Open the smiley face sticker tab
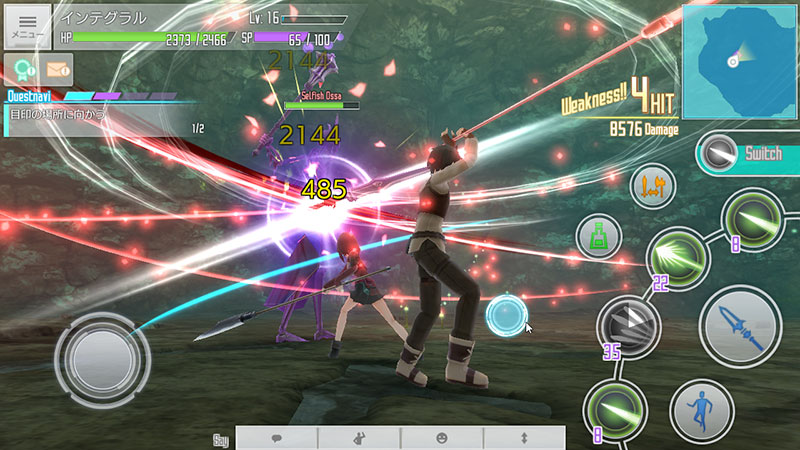Image resolution: width=800 pixels, height=450 pixels. click(442, 438)
